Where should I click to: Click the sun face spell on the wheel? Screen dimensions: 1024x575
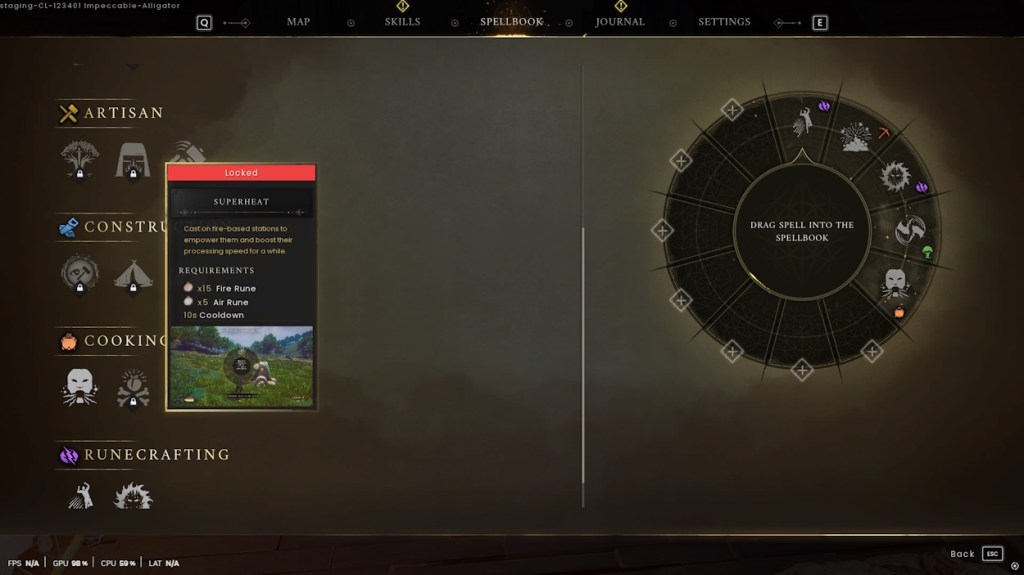(894, 177)
